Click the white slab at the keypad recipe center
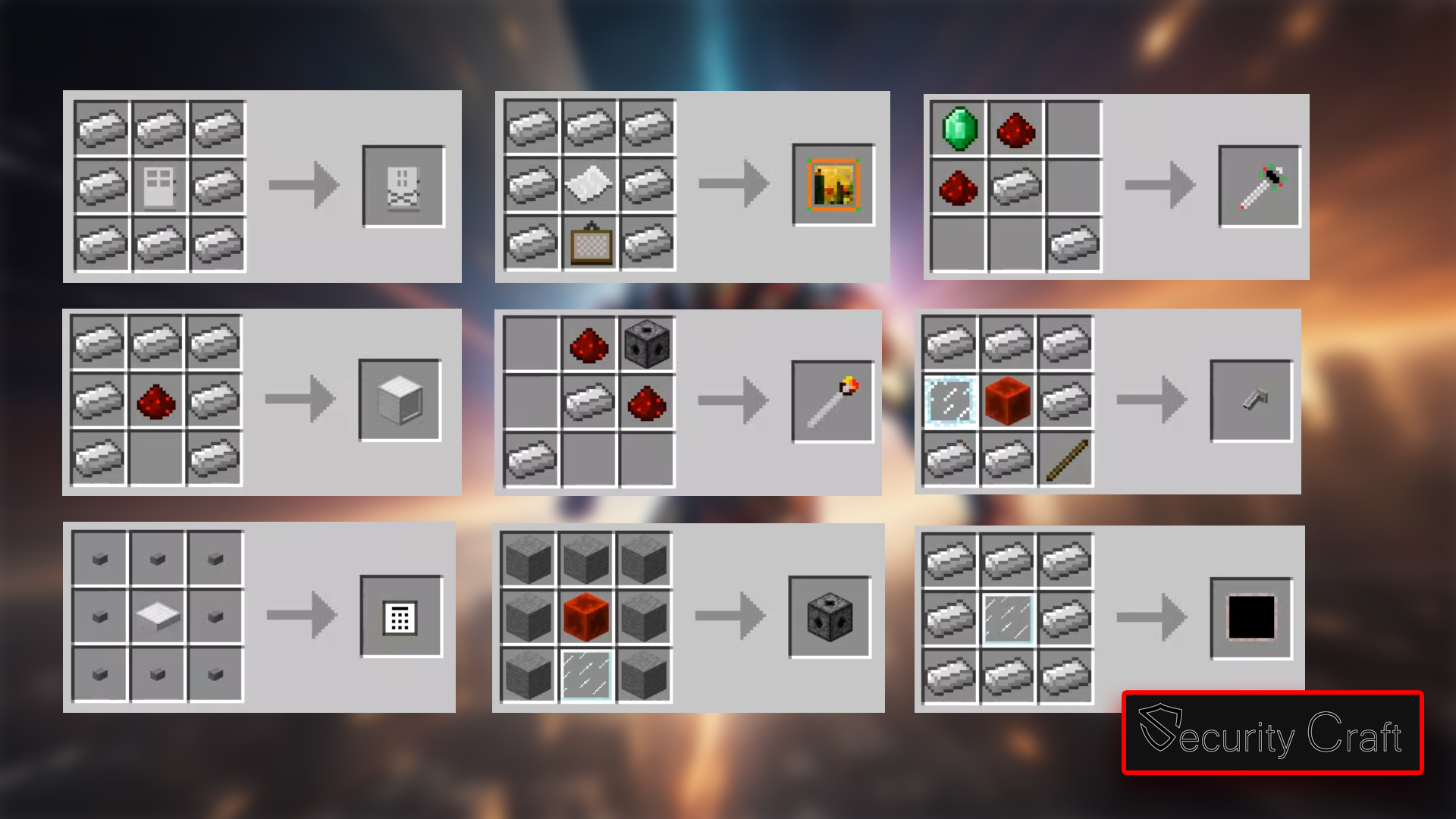Image resolution: width=1456 pixels, height=819 pixels. [159, 616]
